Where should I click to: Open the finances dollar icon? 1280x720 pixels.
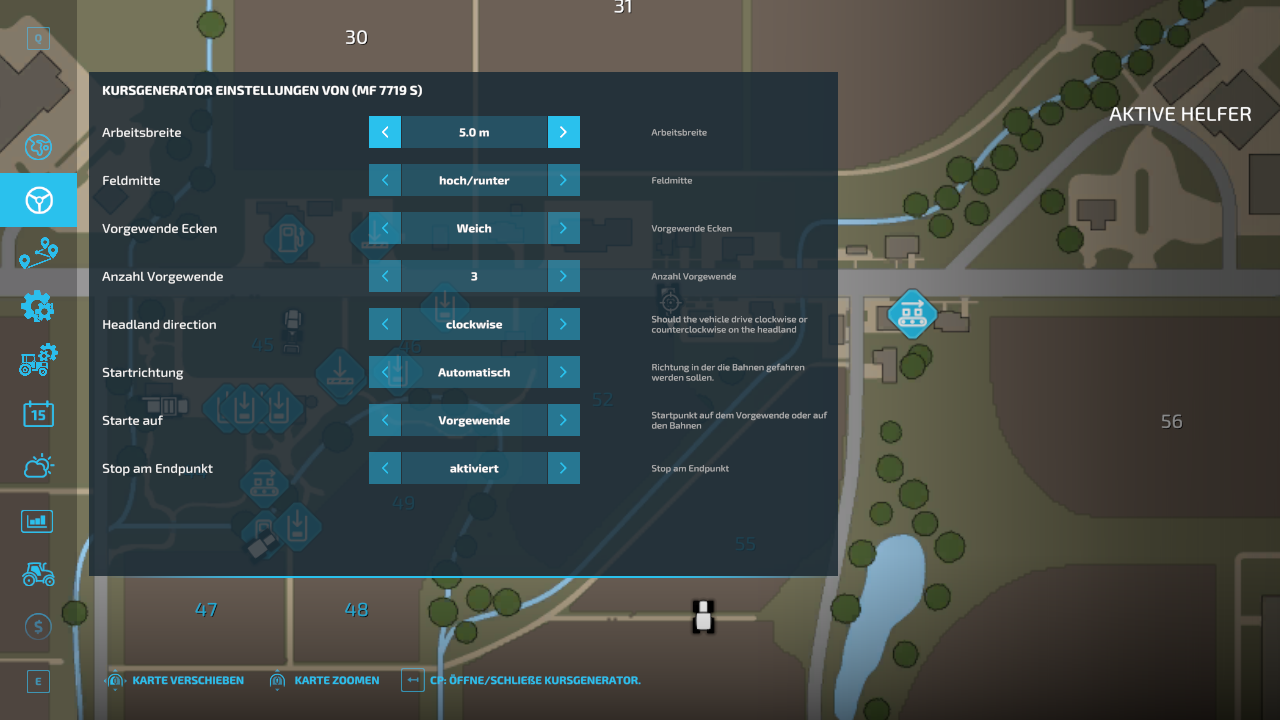coord(38,626)
